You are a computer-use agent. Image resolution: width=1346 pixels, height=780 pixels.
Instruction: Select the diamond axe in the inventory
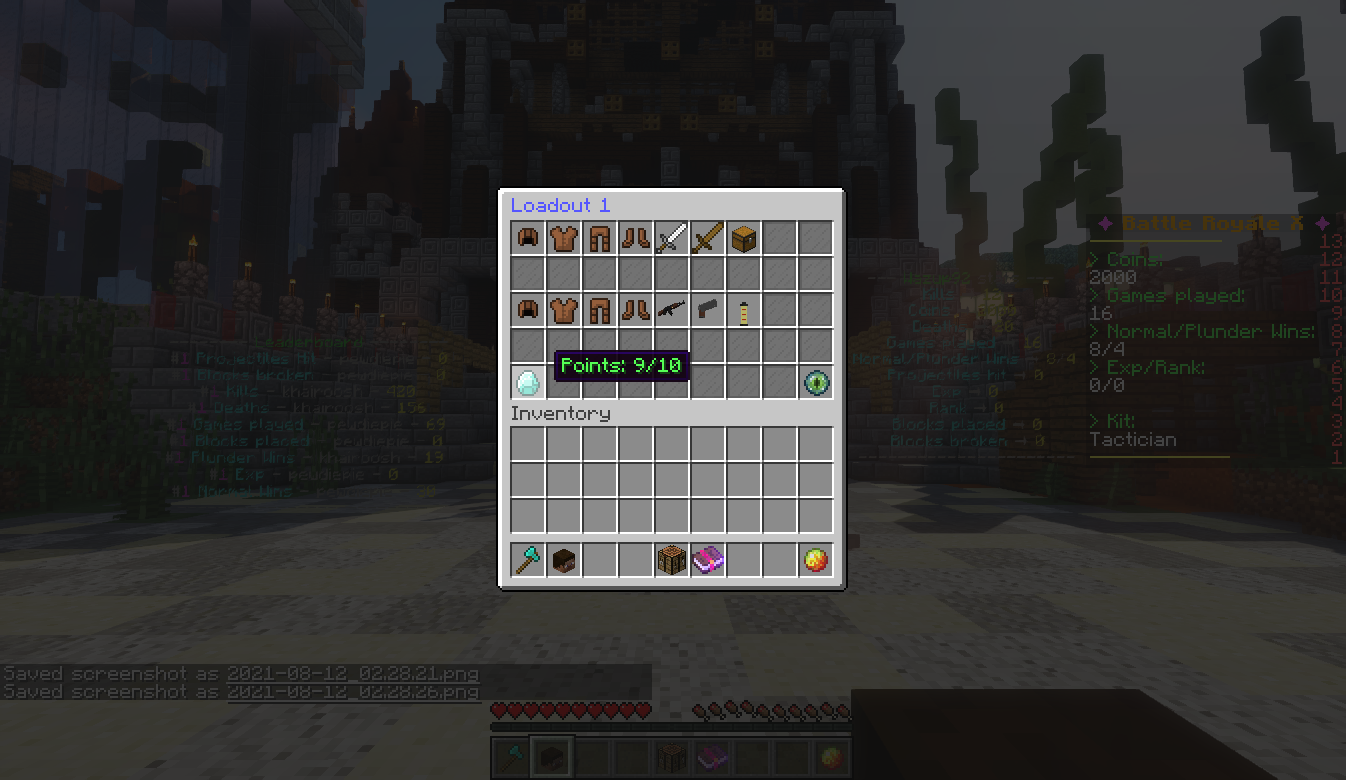click(x=528, y=561)
